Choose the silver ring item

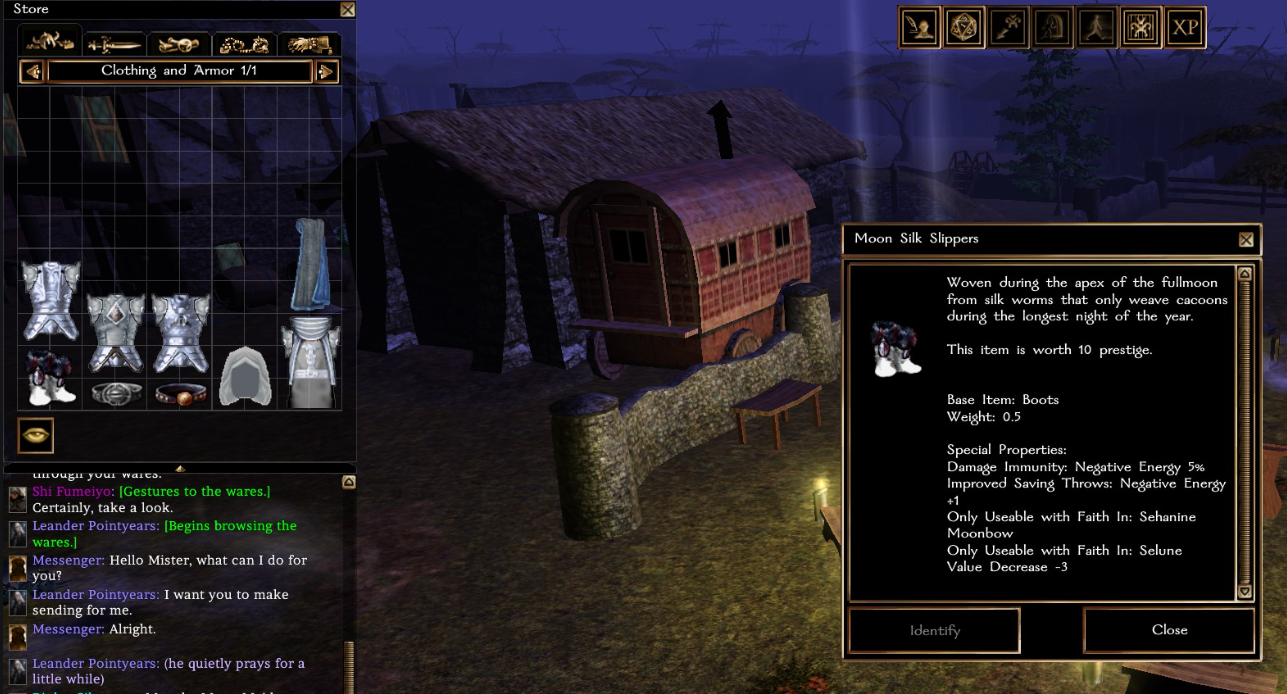click(115, 393)
